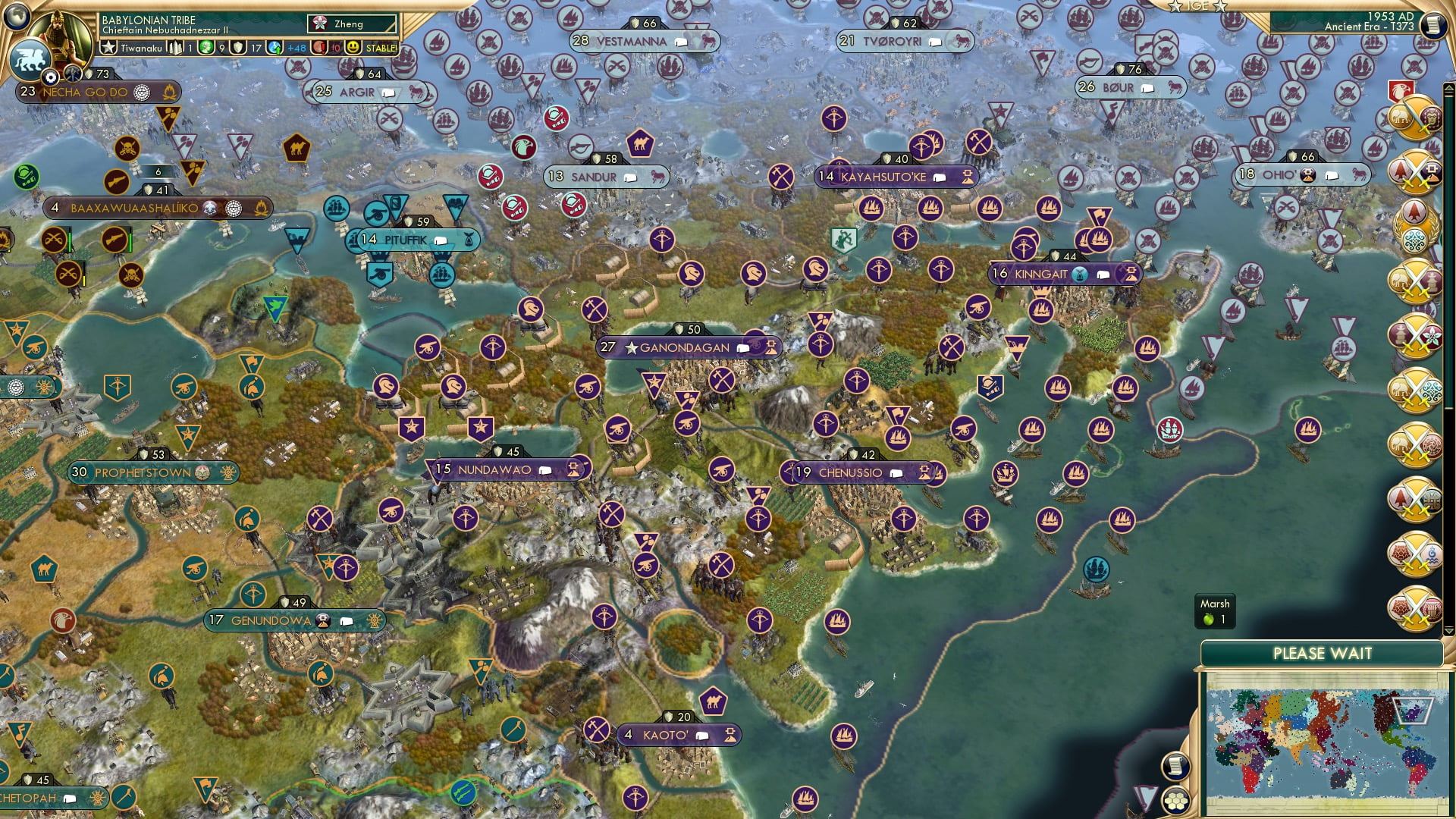Open the topmost crossed-swords war notification
The width and height of the screenshot is (1456, 819).
coord(1414,120)
